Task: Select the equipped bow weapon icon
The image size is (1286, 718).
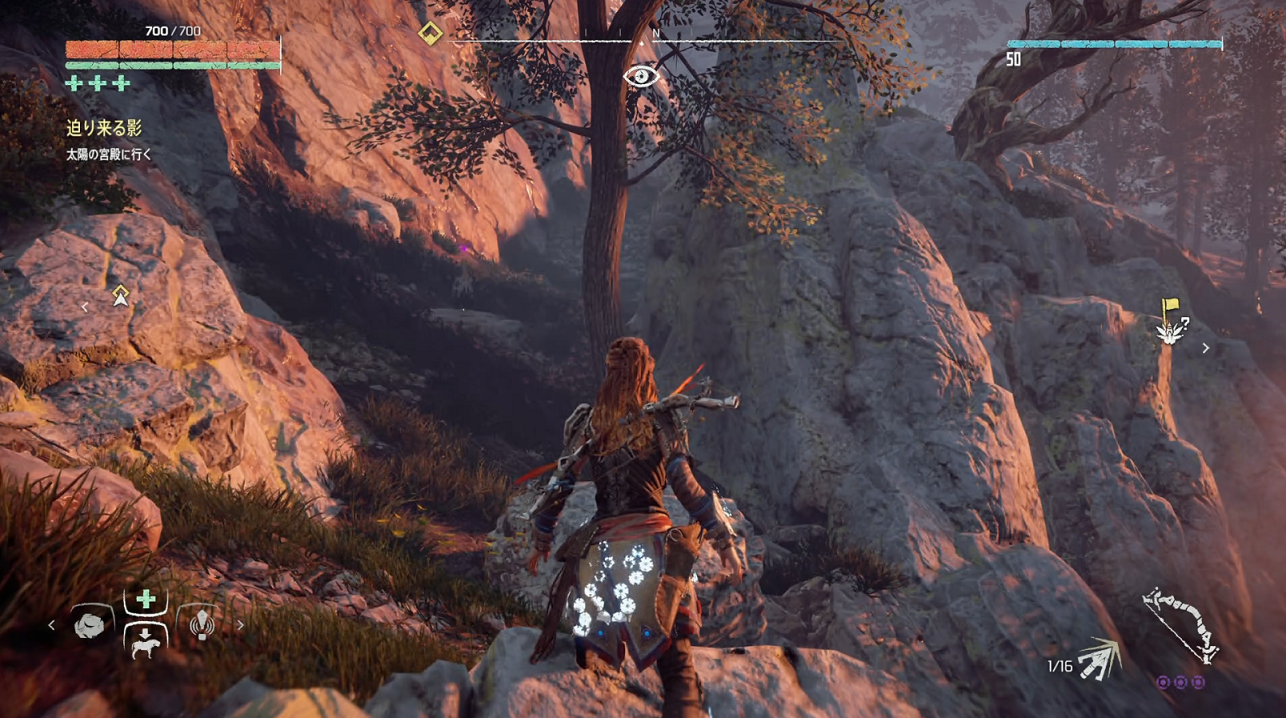Action: coord(1181,624)
